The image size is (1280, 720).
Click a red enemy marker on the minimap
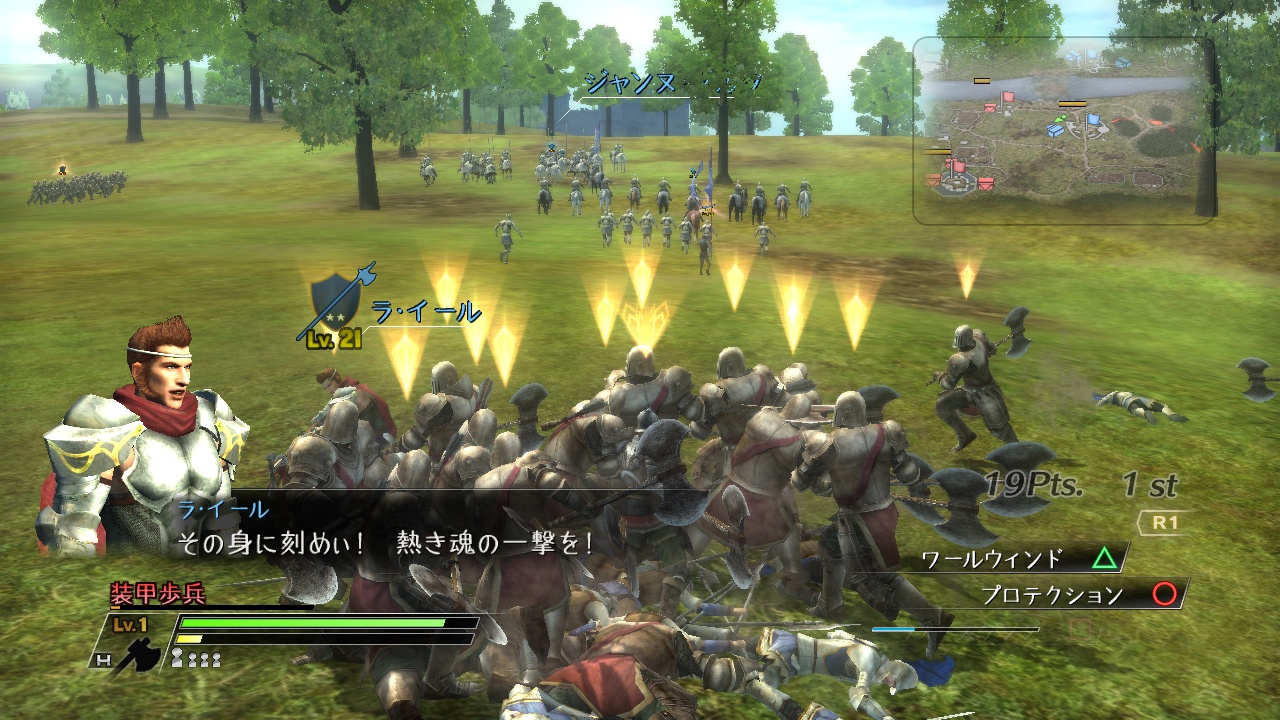pos(1007,97)
